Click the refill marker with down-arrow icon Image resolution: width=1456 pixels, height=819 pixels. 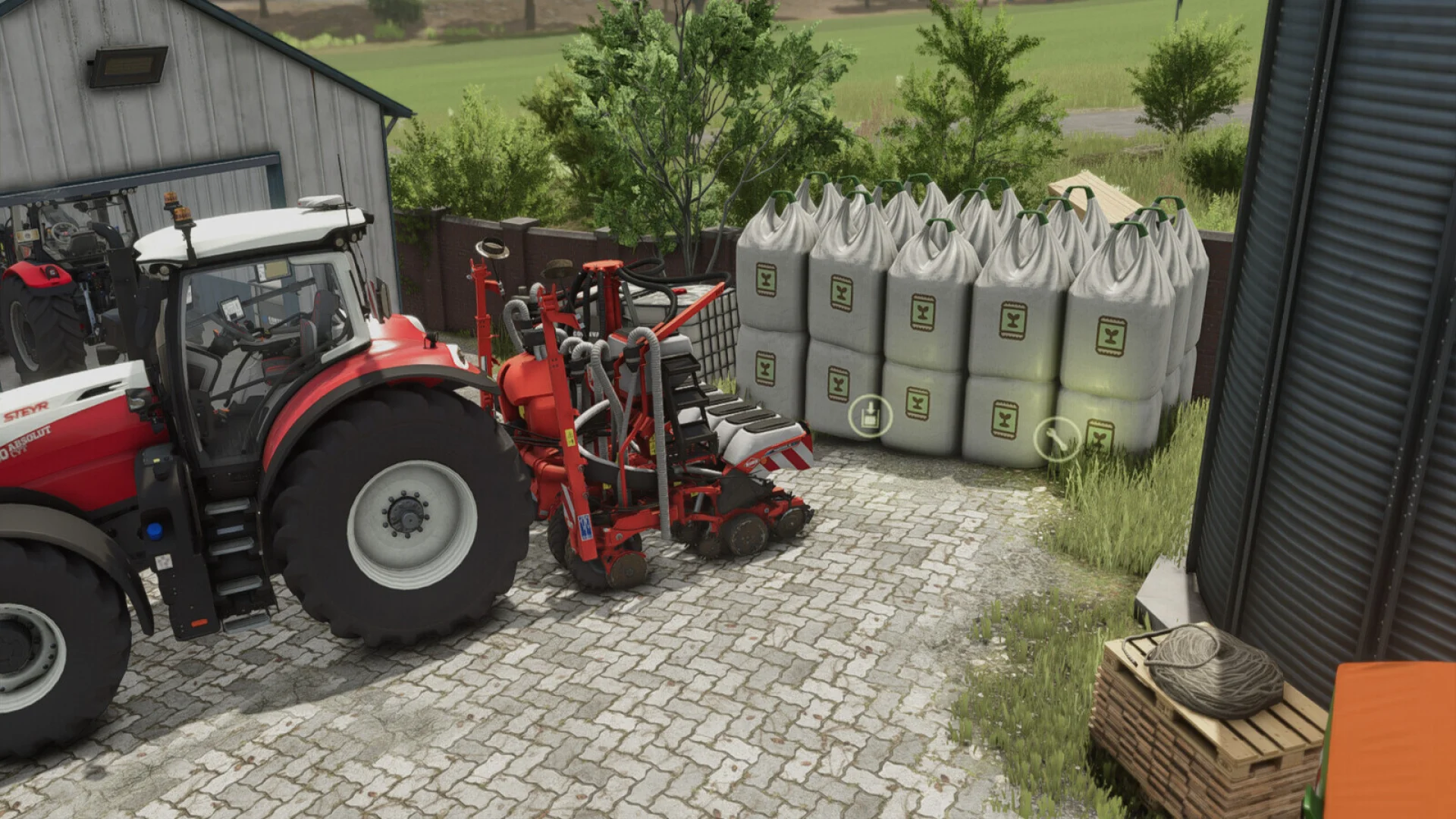(x=869, y=416)
